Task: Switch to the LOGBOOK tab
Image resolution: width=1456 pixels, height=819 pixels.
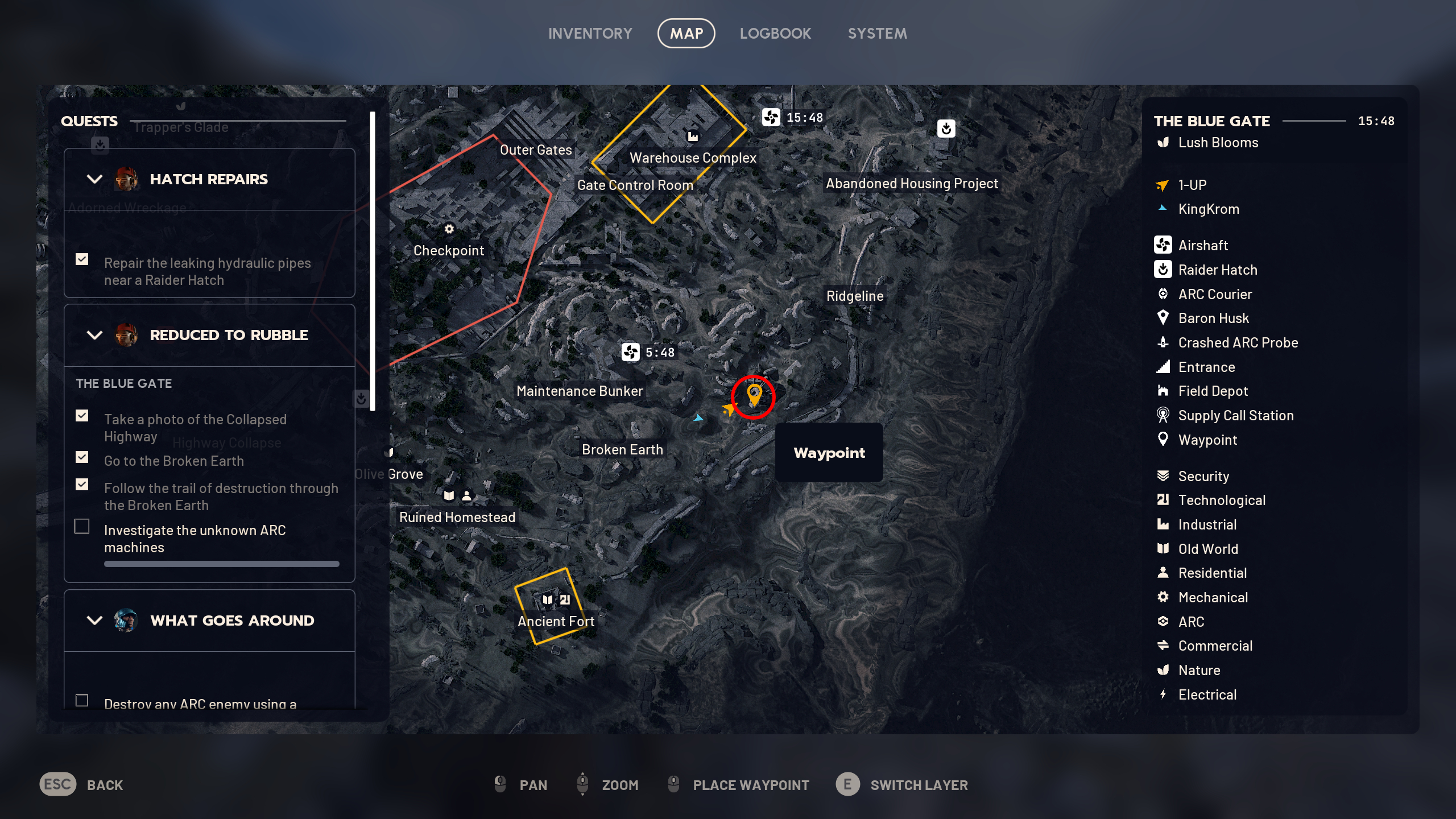Action: click(776, 33)
